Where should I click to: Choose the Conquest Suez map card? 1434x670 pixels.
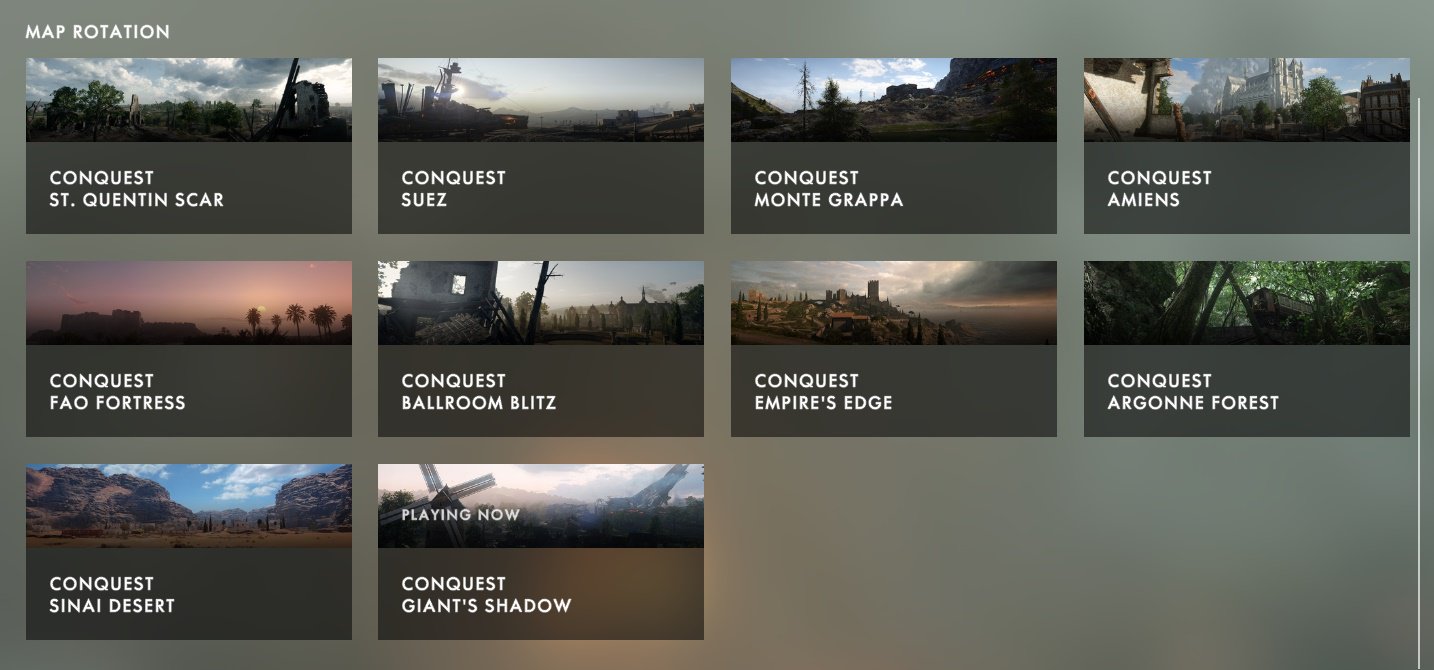tap(540, 146)
